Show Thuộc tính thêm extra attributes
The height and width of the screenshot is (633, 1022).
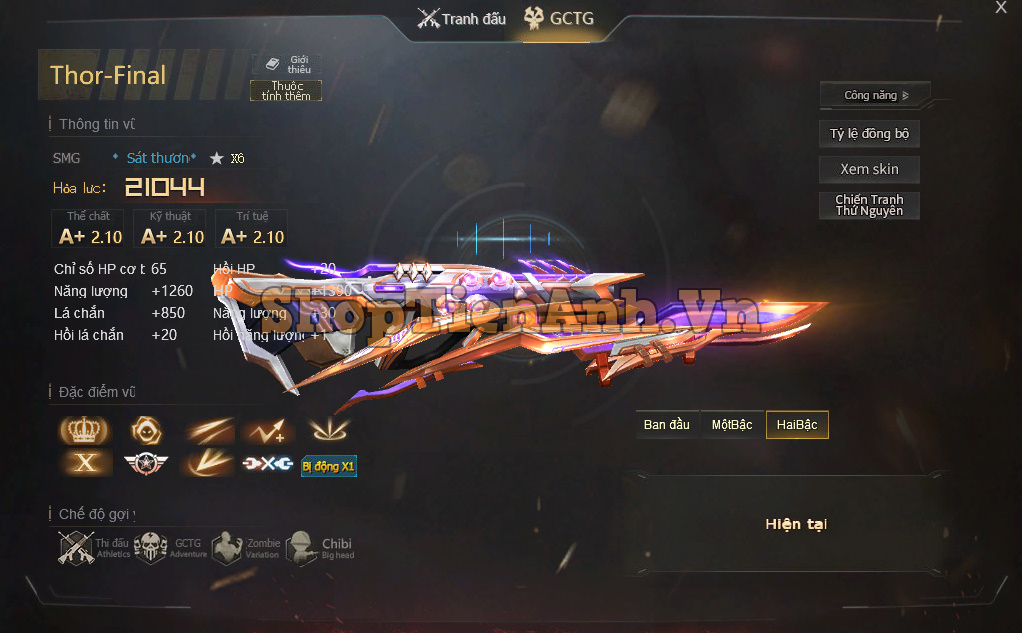click(x=286, y=91)
